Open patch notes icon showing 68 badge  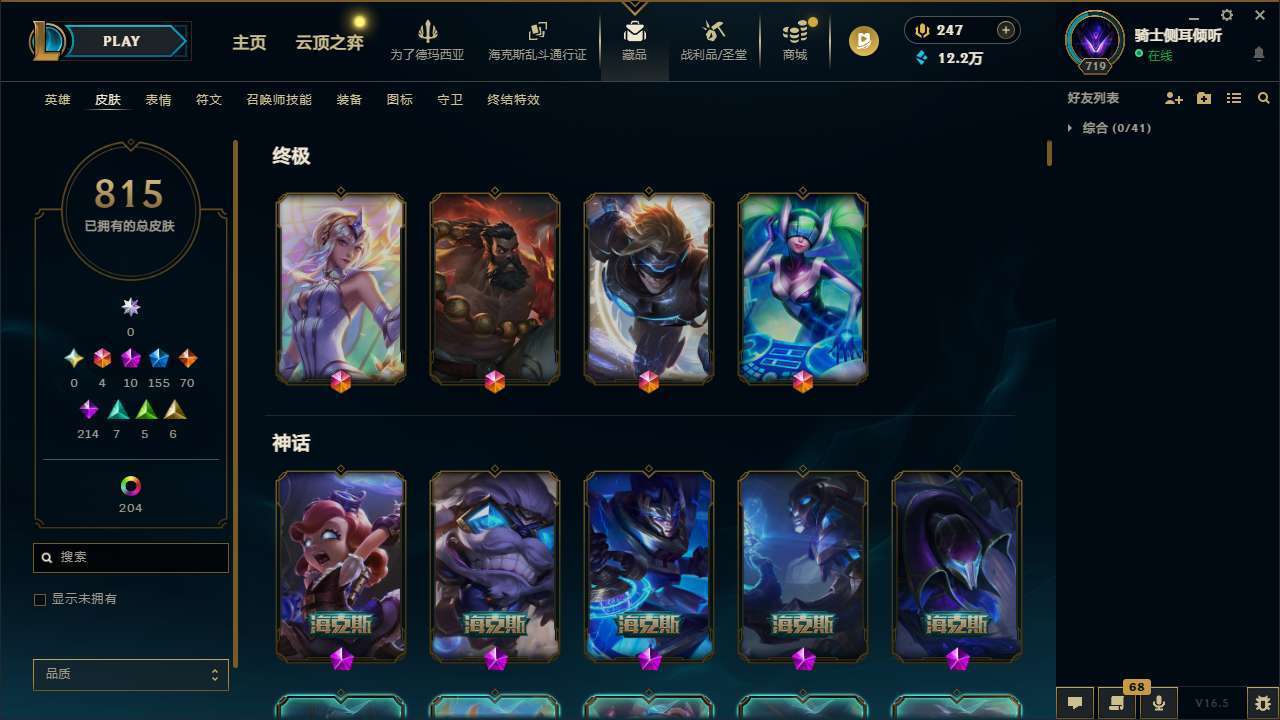coord(1114,702)
